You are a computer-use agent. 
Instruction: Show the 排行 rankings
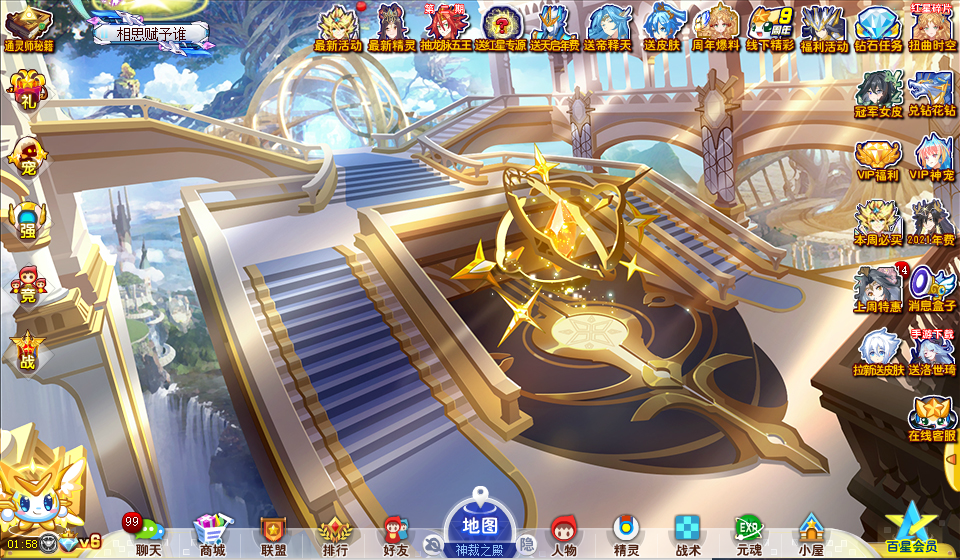pyautogui.click(x=335, y=533)
